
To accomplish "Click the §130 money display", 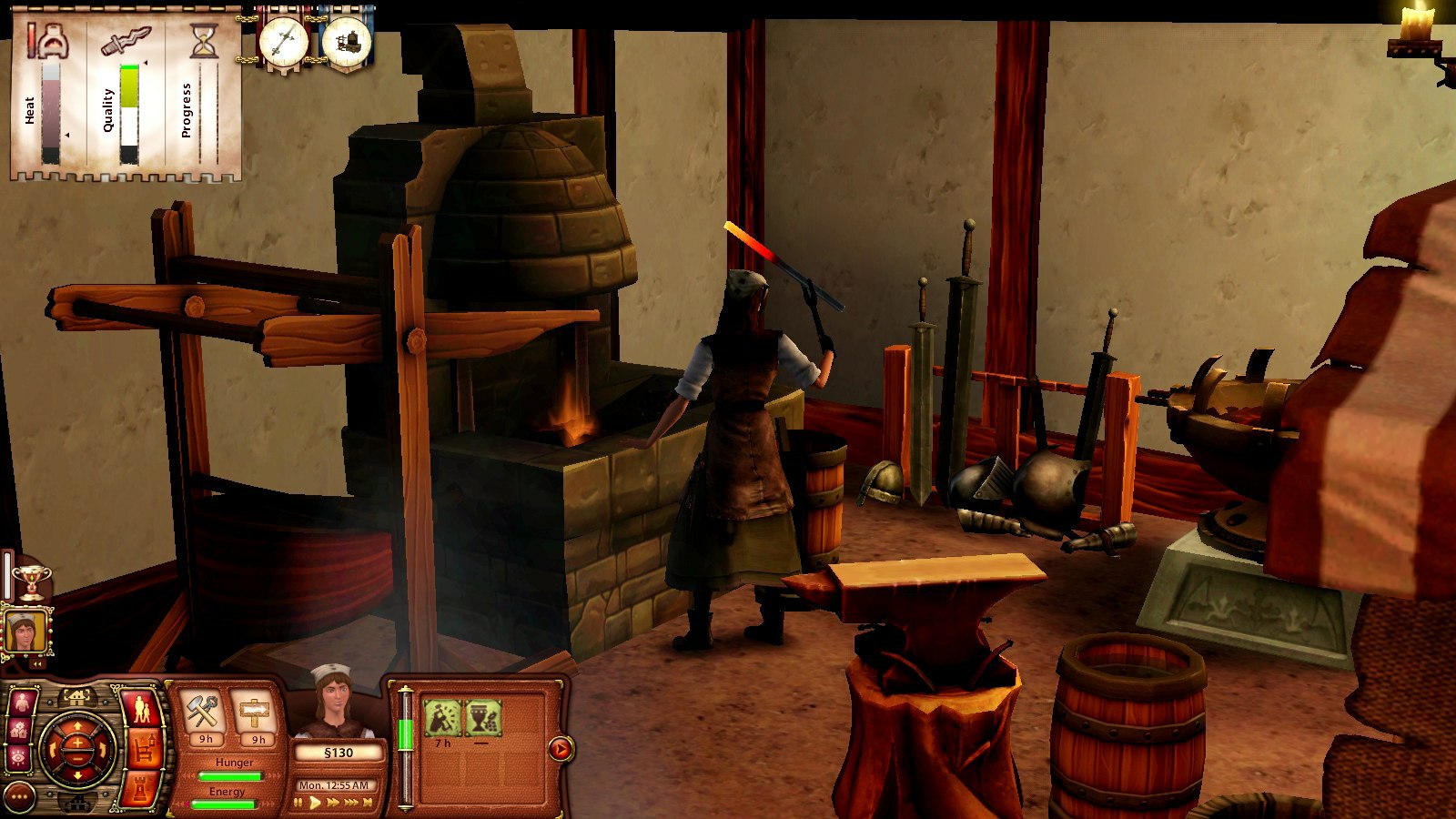I will [x=340, y=752].
